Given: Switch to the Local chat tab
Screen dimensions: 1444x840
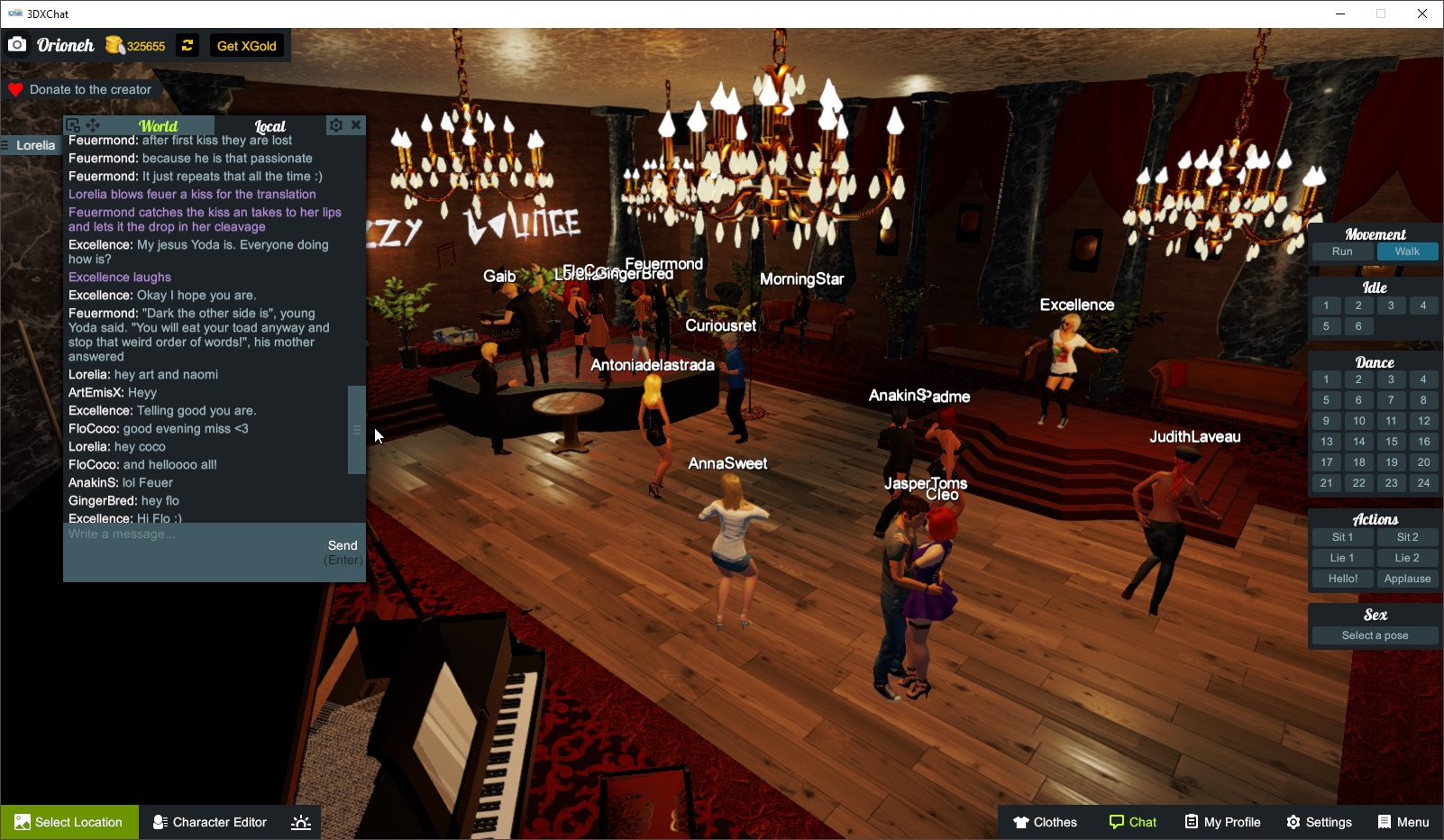Looking at the screenshot, I should (270, 125).
